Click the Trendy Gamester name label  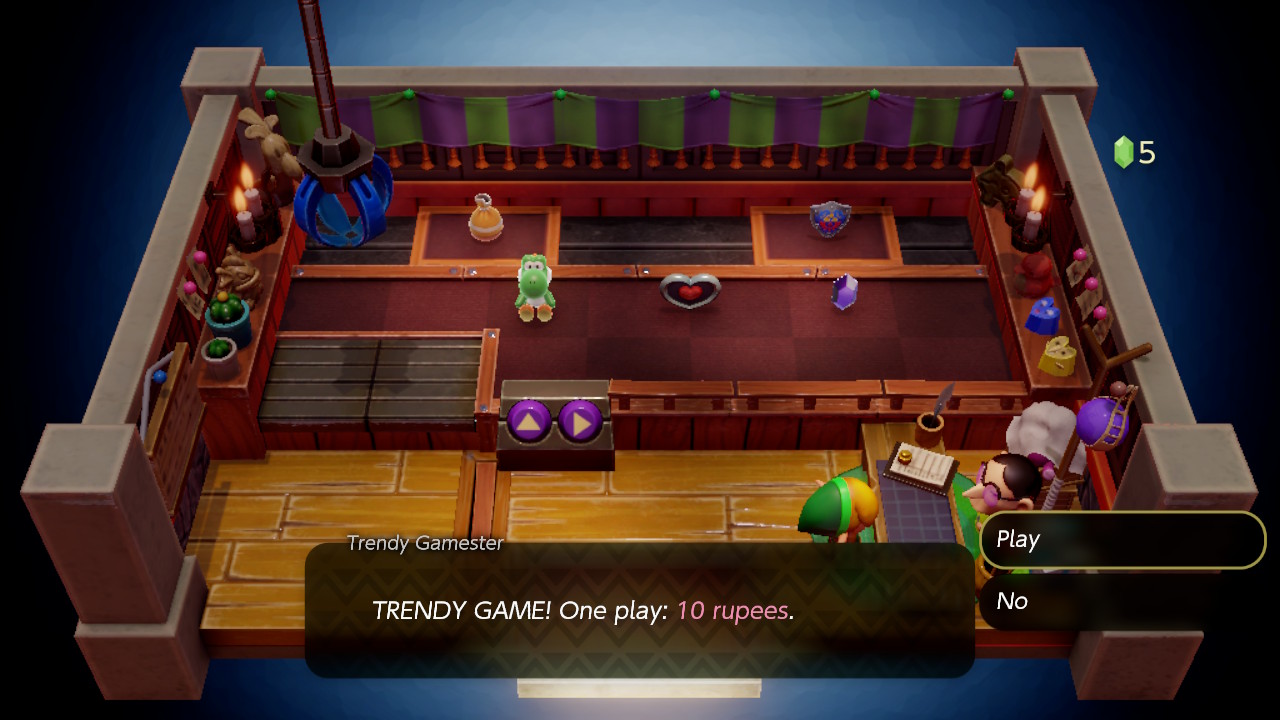[424, 545]
